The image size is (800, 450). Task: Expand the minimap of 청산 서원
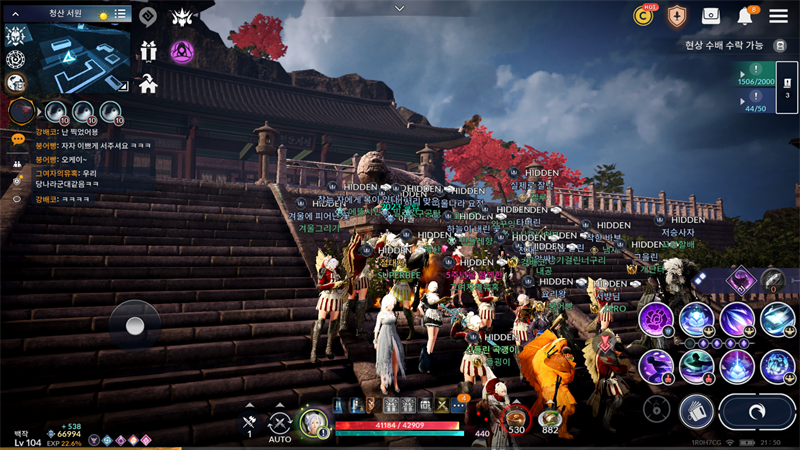tap(68, 59)
